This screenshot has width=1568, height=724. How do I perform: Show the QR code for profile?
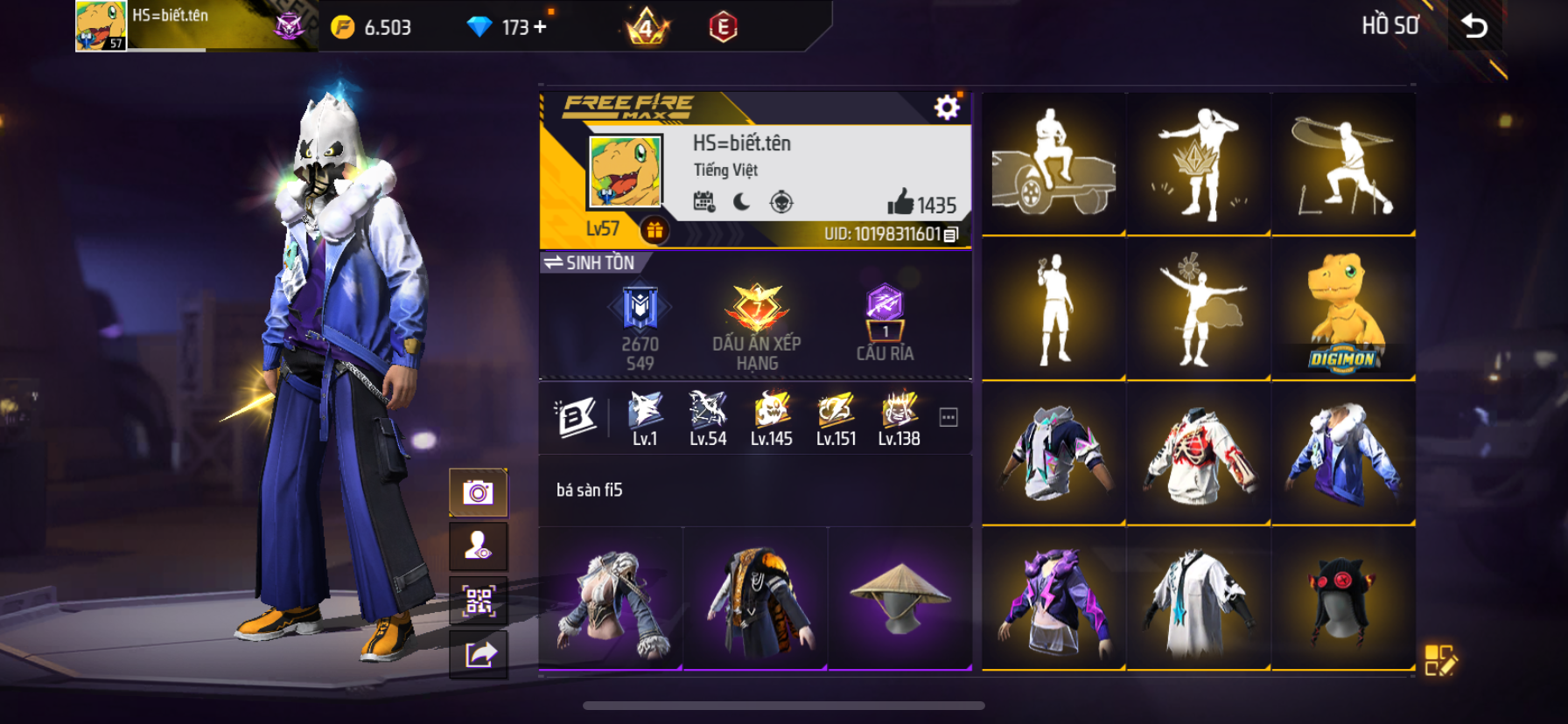[x=478, y=601]
